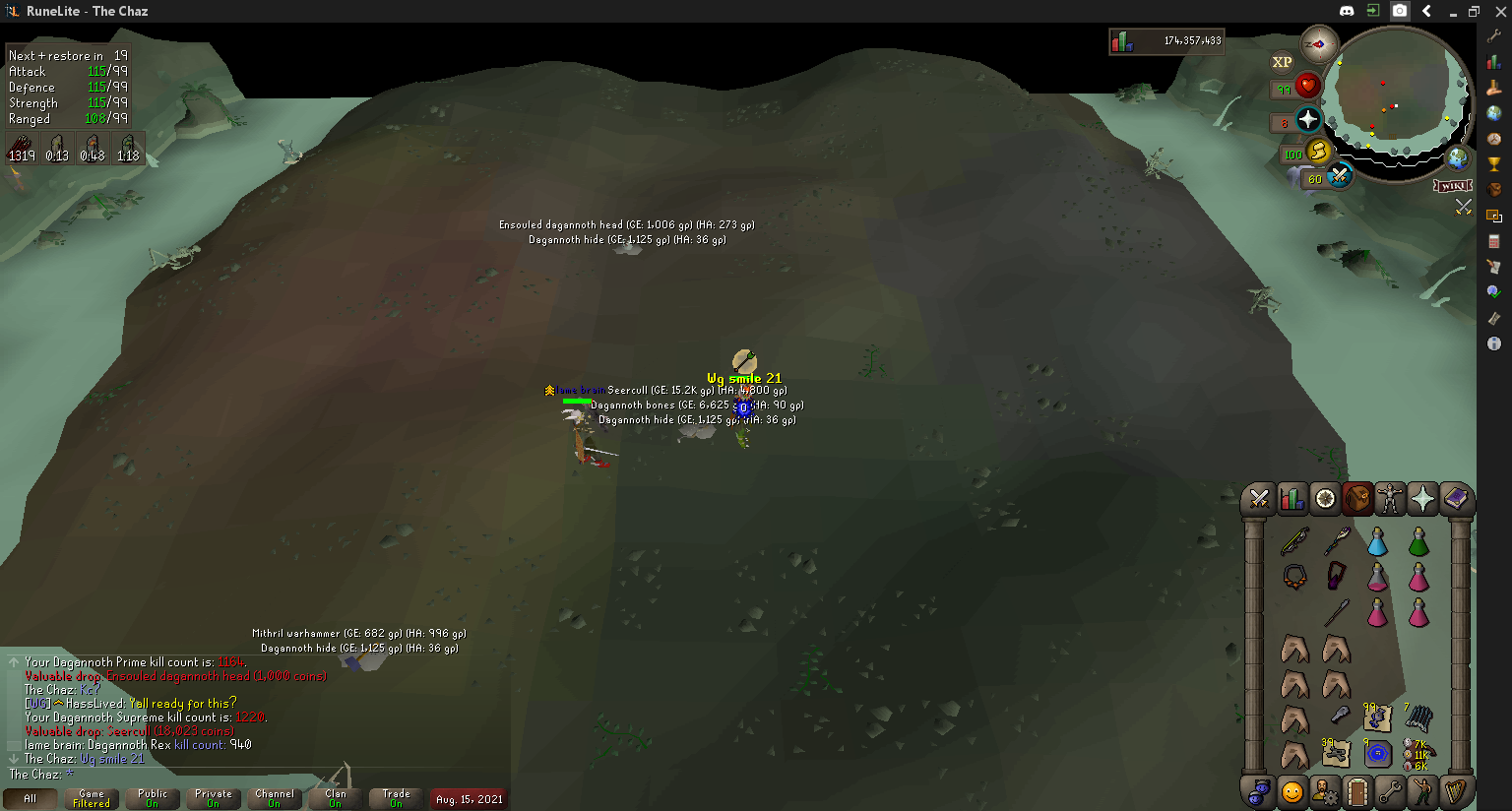The image size is (1512, 811).
Task: Select the green potion in inventory
Action: (x=1418, y=541)
